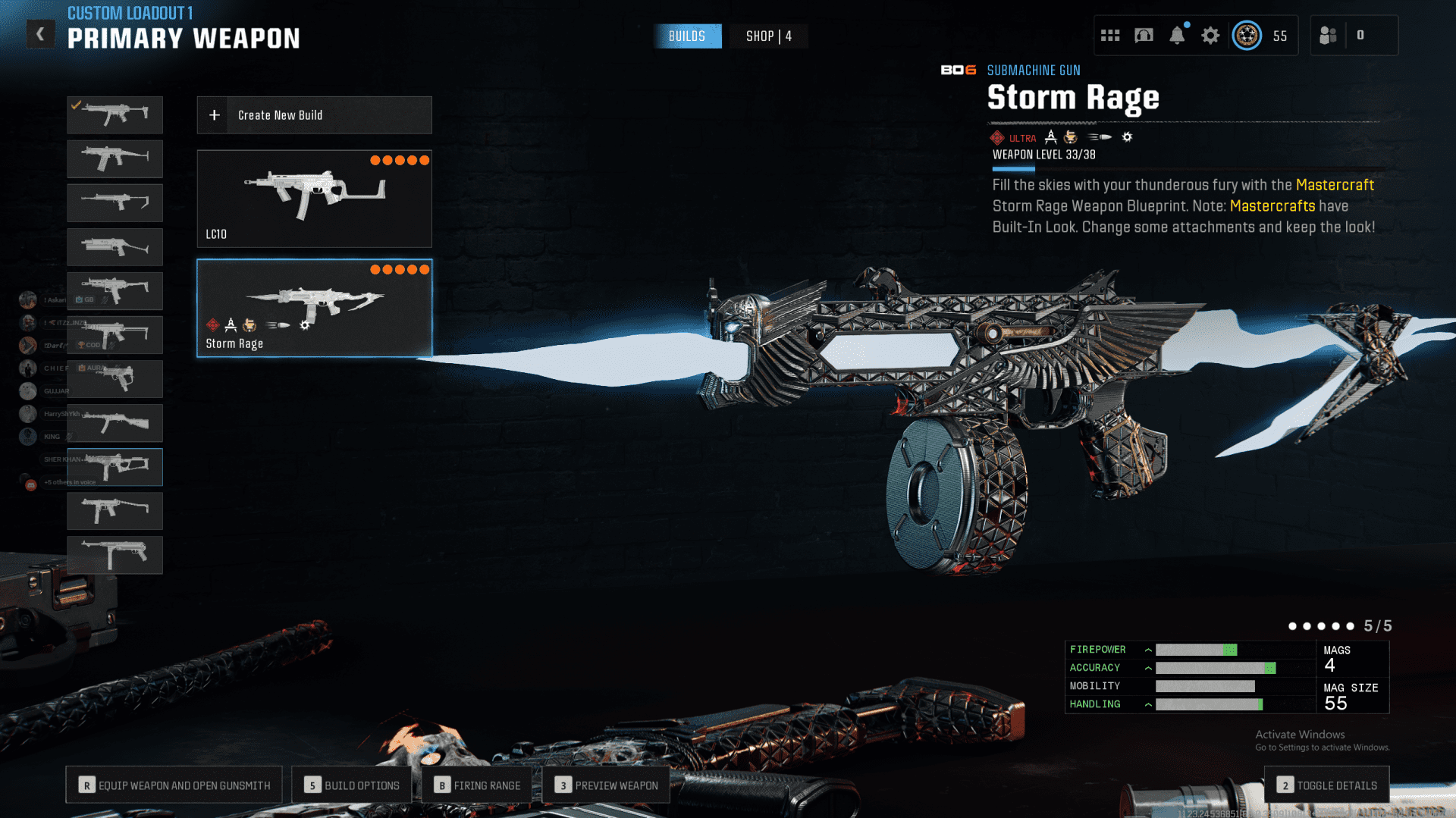The height and width of the screenshot is (818, 1456).
Task: Select the LC10 build card
Action: (314, 199)
